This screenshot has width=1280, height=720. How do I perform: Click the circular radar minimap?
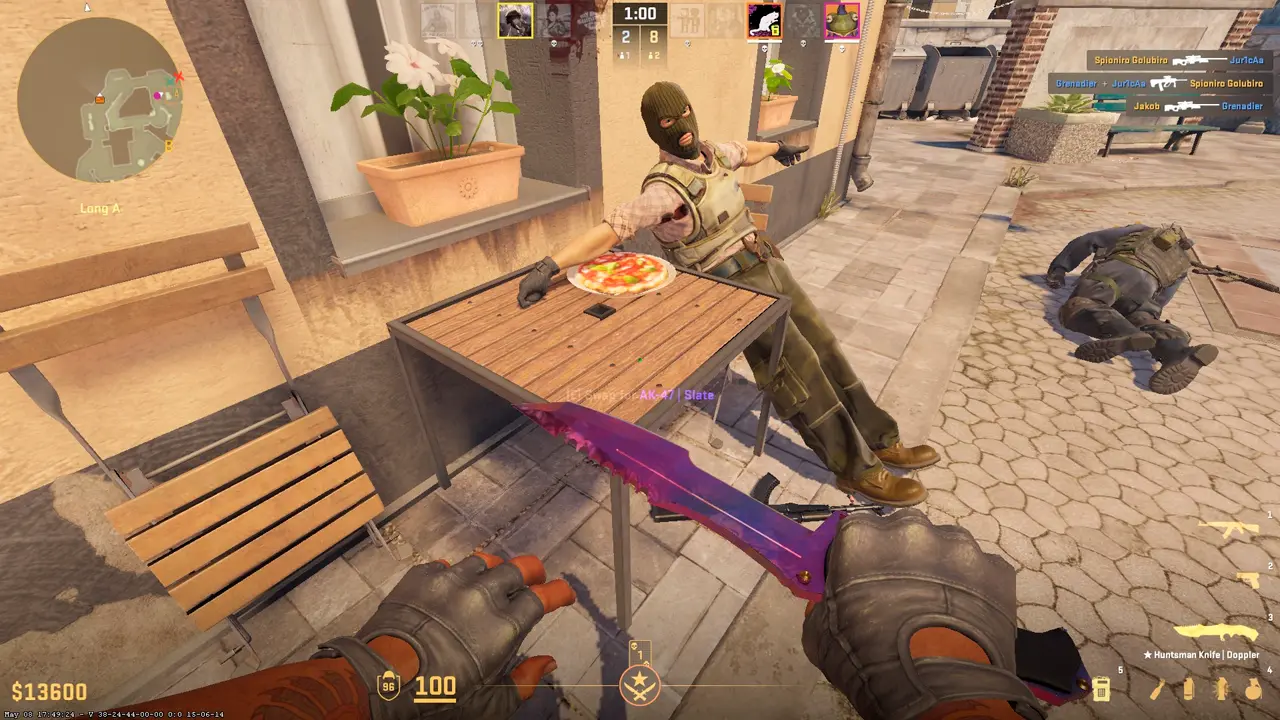click(100, 100)
